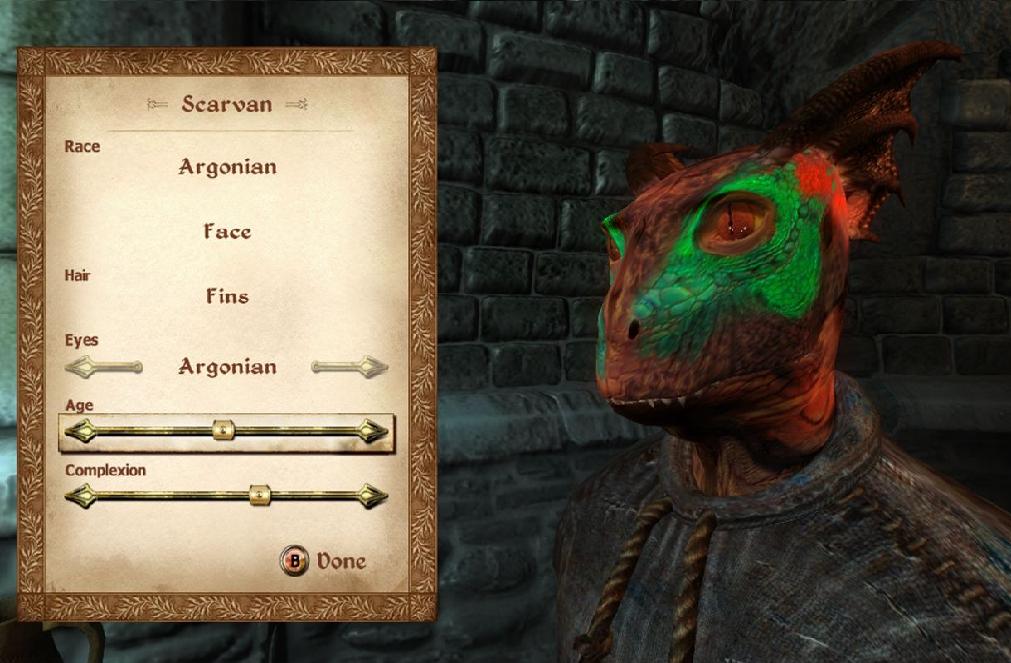Select the Fins hair option
The image size is (1011, 663).
click(227, 297)
